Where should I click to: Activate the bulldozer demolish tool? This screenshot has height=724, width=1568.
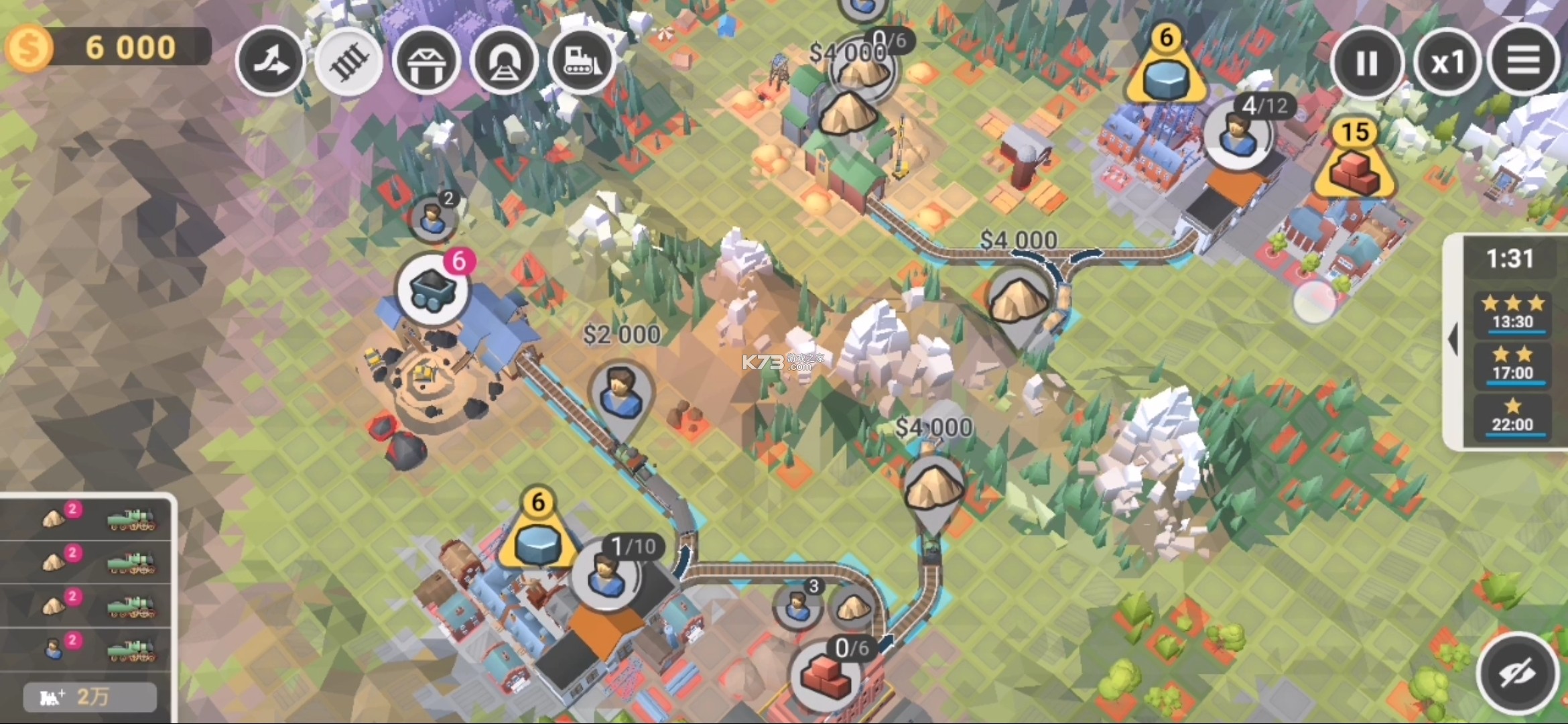point(582,62)
